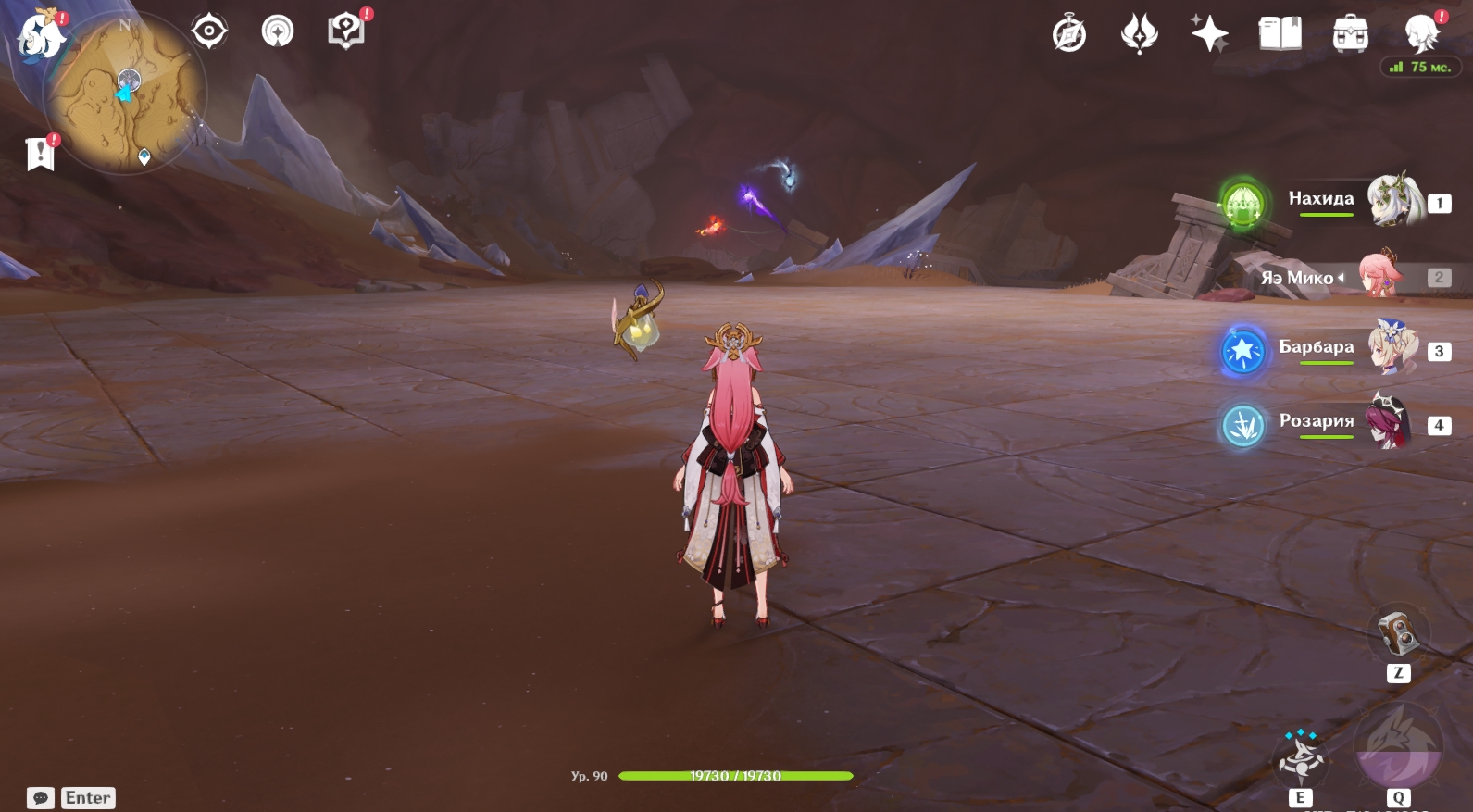Use the Kamera gadget icon
The width and height of the screenshot is (1473, 812).
pyautogui.click(x=1398, y=633)
